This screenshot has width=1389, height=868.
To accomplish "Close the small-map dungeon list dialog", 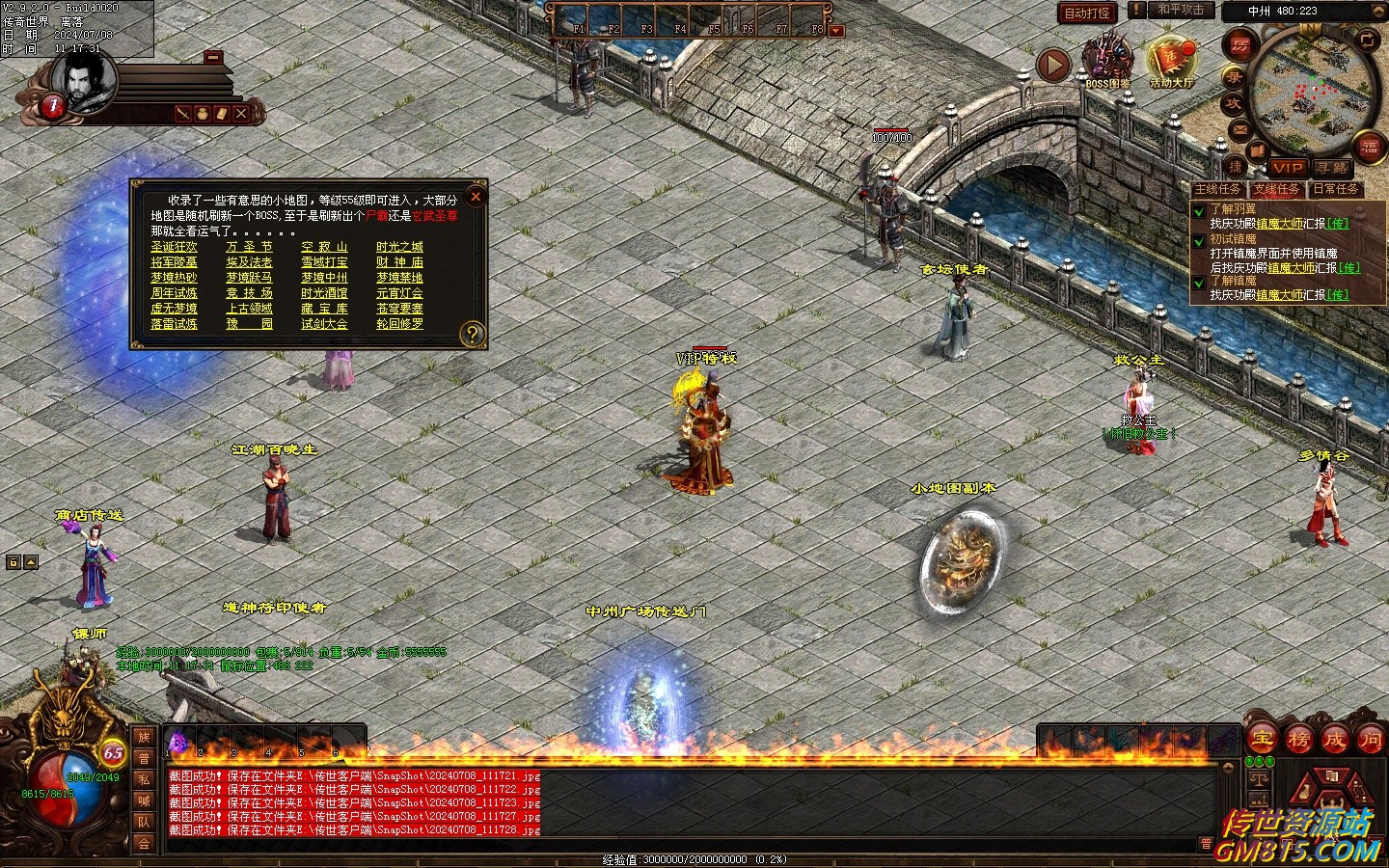I will coord(475,197).
